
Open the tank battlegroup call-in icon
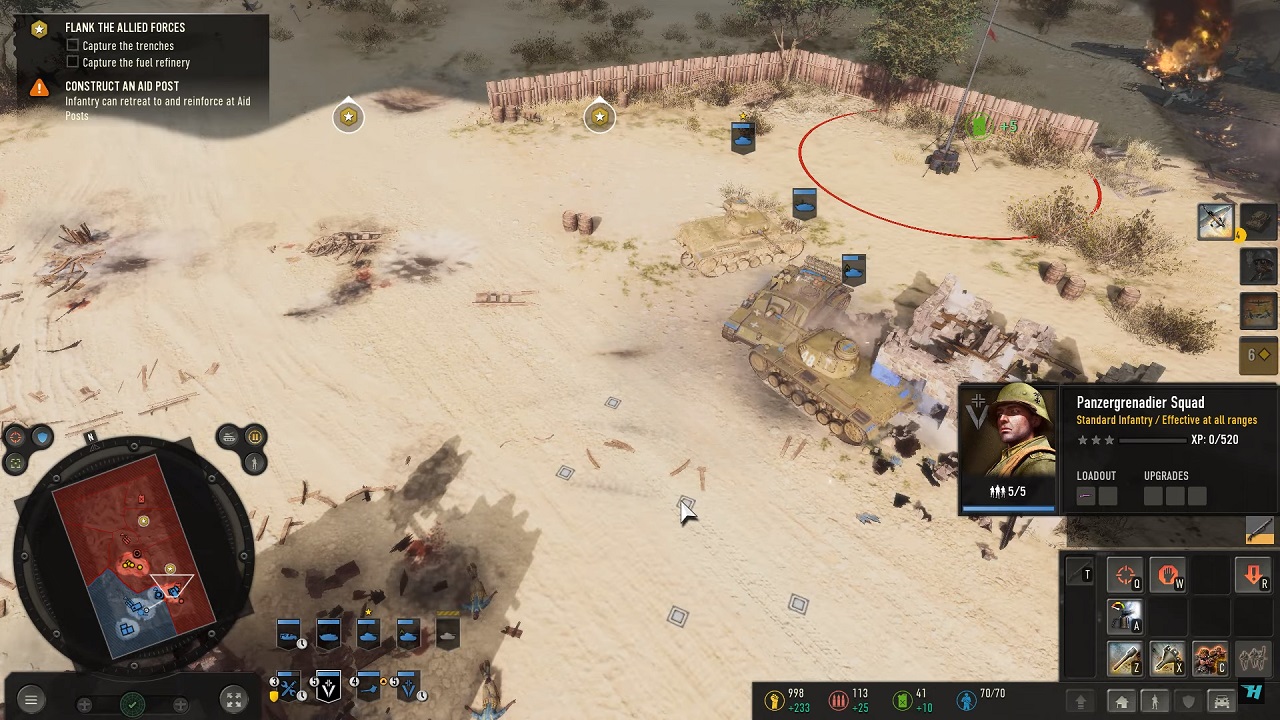[1259, 221]
